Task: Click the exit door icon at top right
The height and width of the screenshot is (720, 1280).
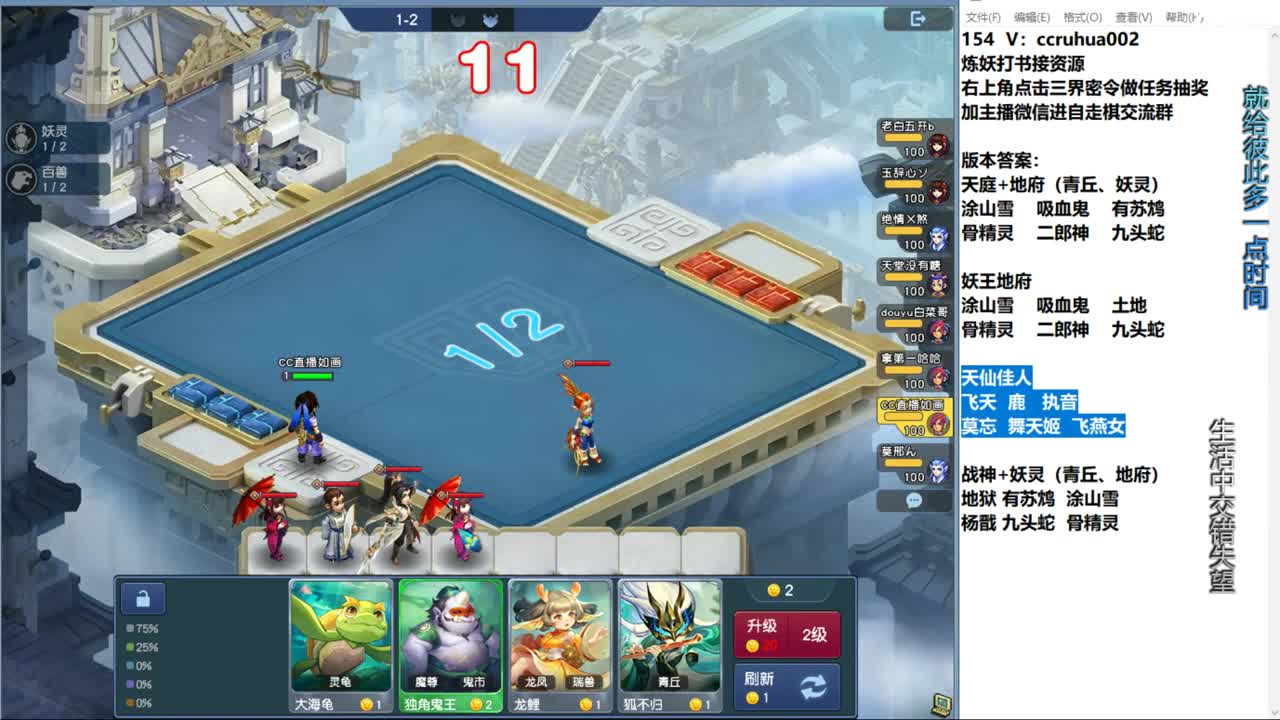Action: tap(916, 20)
